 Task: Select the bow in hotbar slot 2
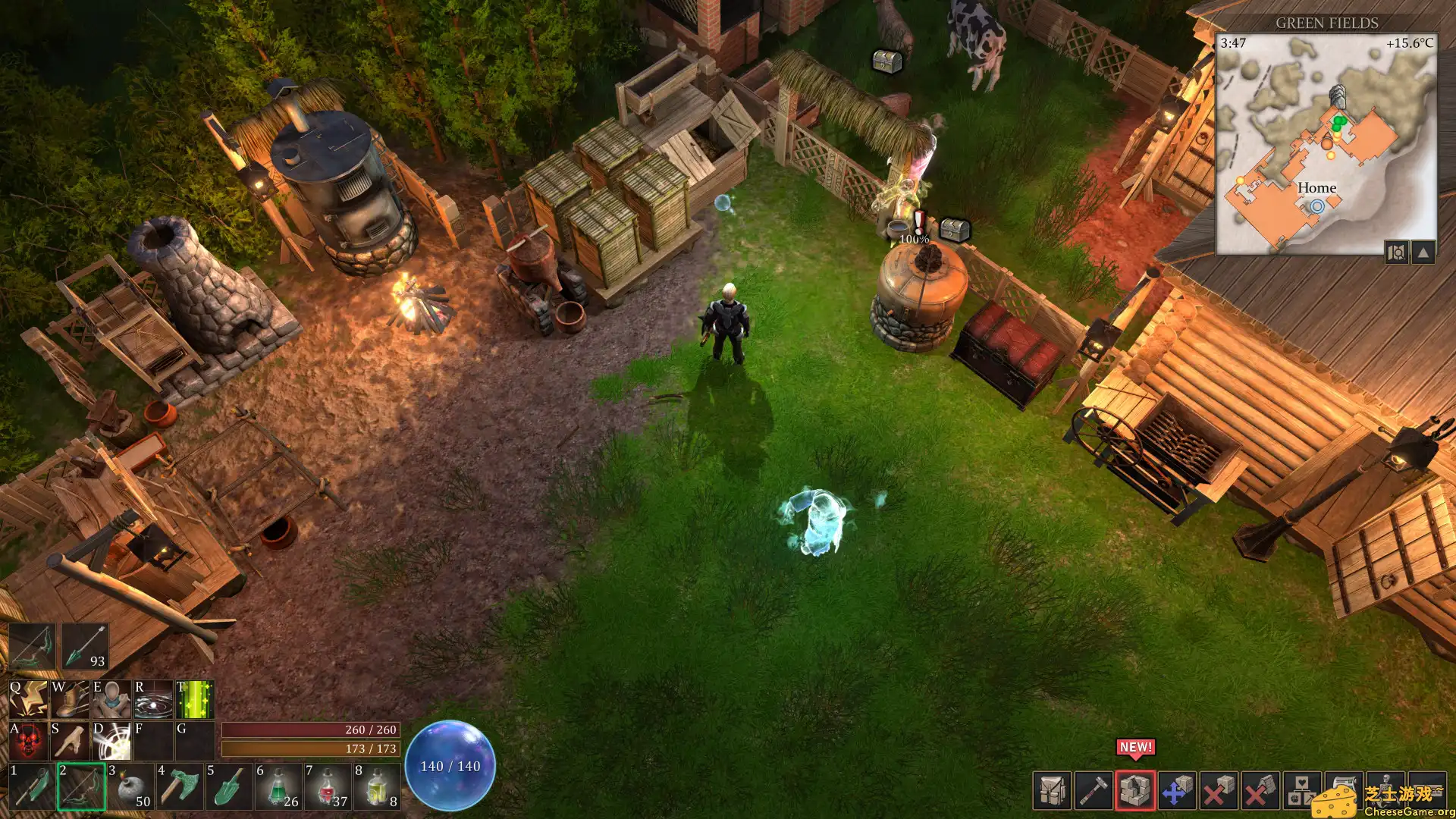[82, 788]
